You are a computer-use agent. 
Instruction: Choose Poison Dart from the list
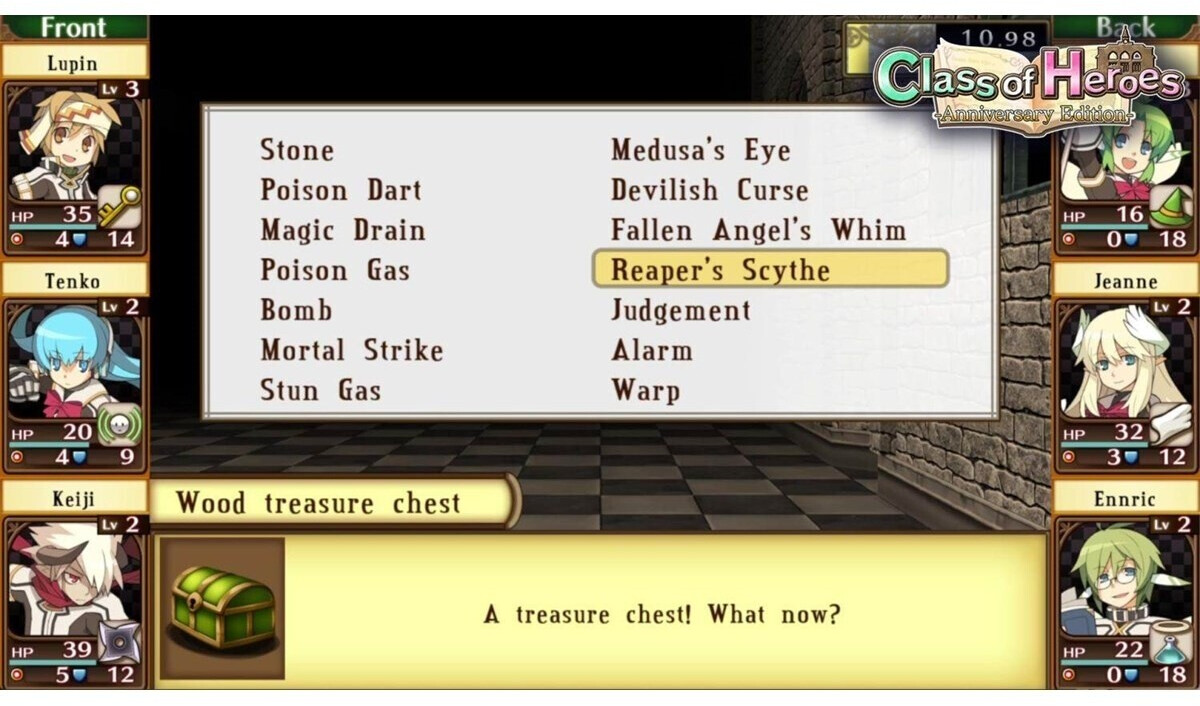click(x=341, y=191)
